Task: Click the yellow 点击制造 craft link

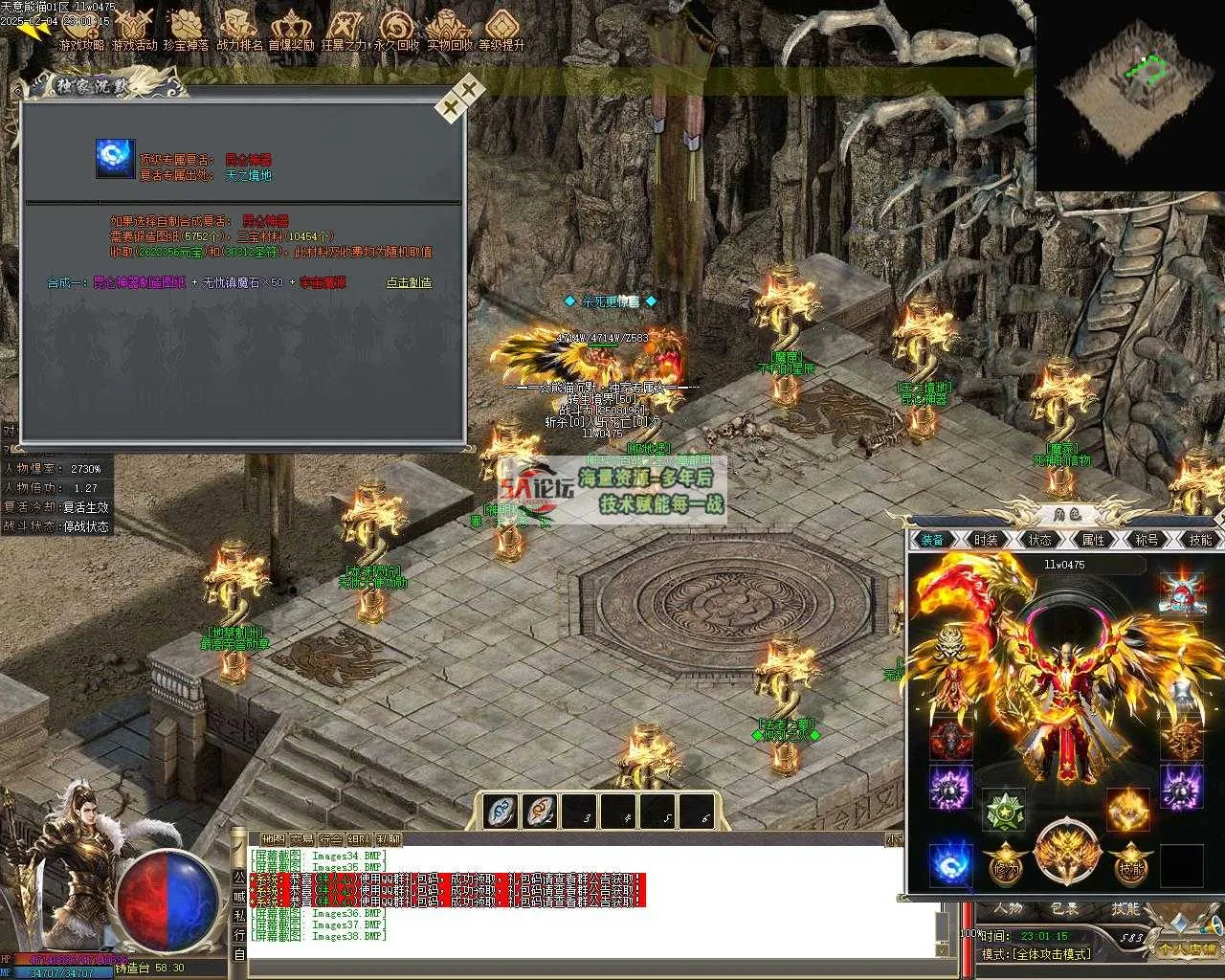Action: click(x=409, y=283)
